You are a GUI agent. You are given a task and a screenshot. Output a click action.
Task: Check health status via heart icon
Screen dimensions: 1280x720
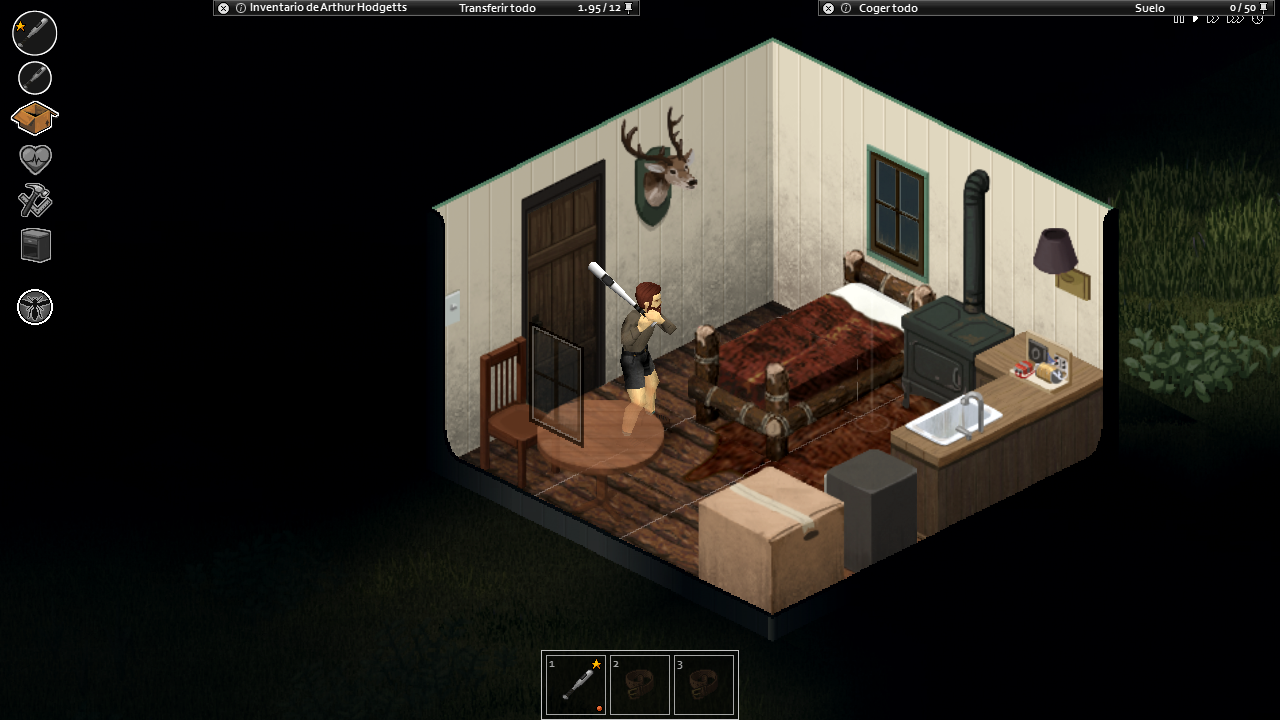tap(35, 158)
